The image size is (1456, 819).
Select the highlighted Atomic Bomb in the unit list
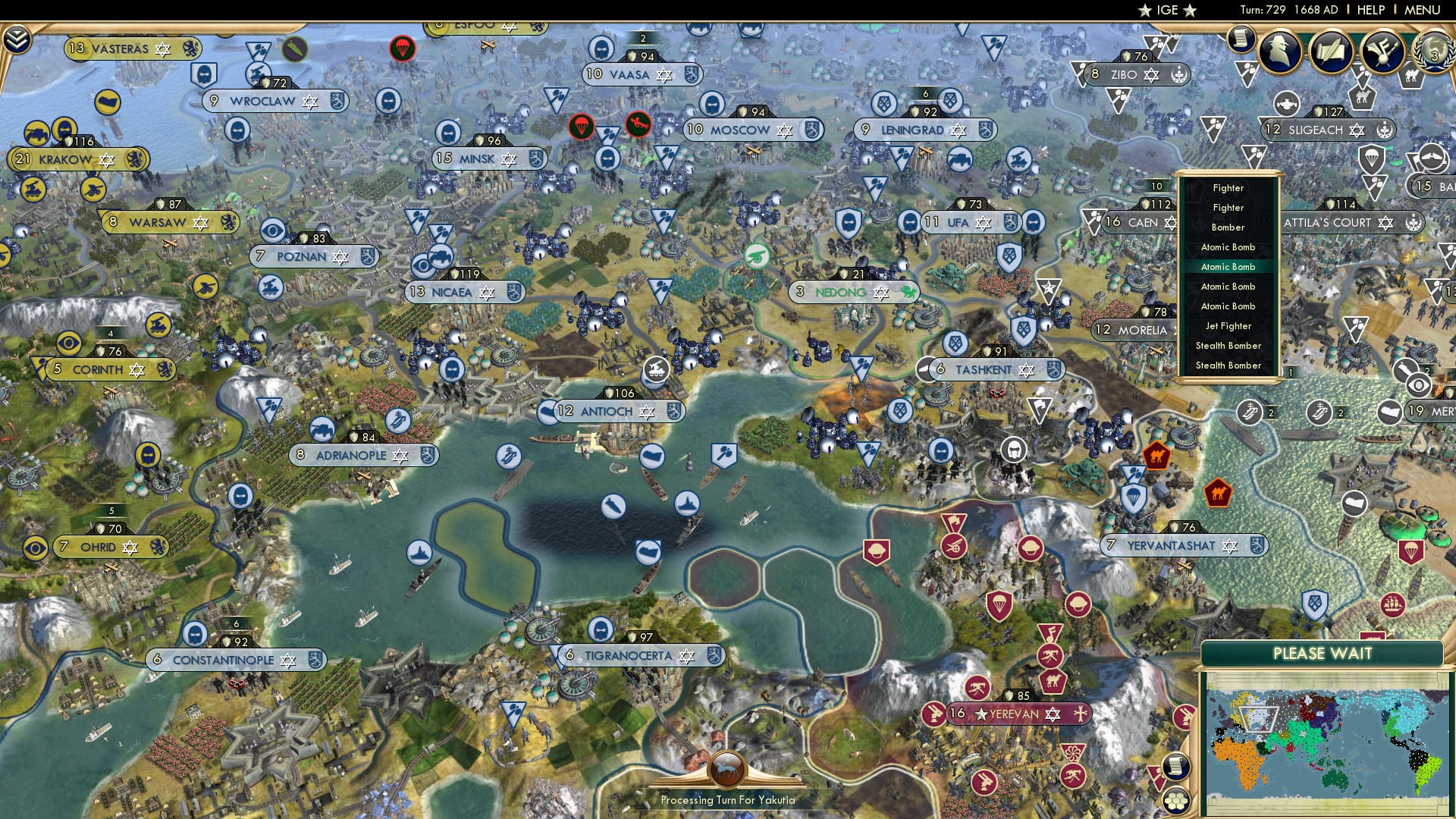click(x=1228, y=267)
